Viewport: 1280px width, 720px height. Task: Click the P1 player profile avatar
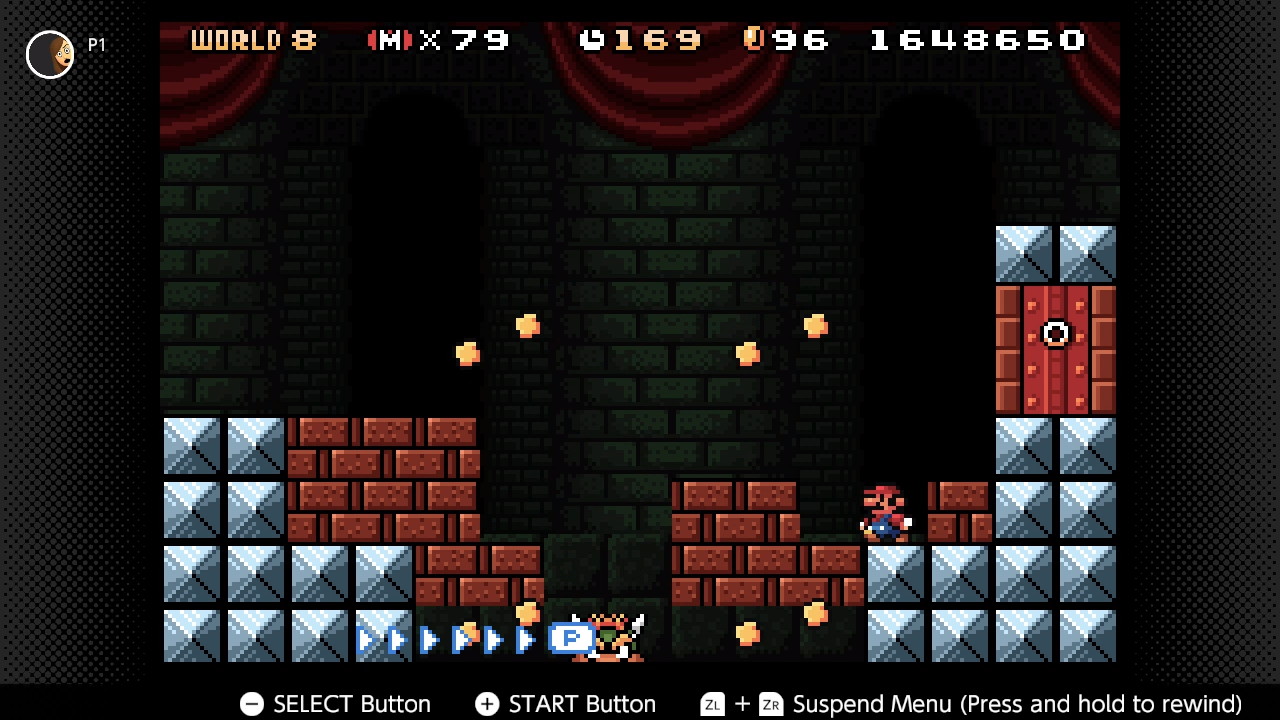tap(50, 54)
